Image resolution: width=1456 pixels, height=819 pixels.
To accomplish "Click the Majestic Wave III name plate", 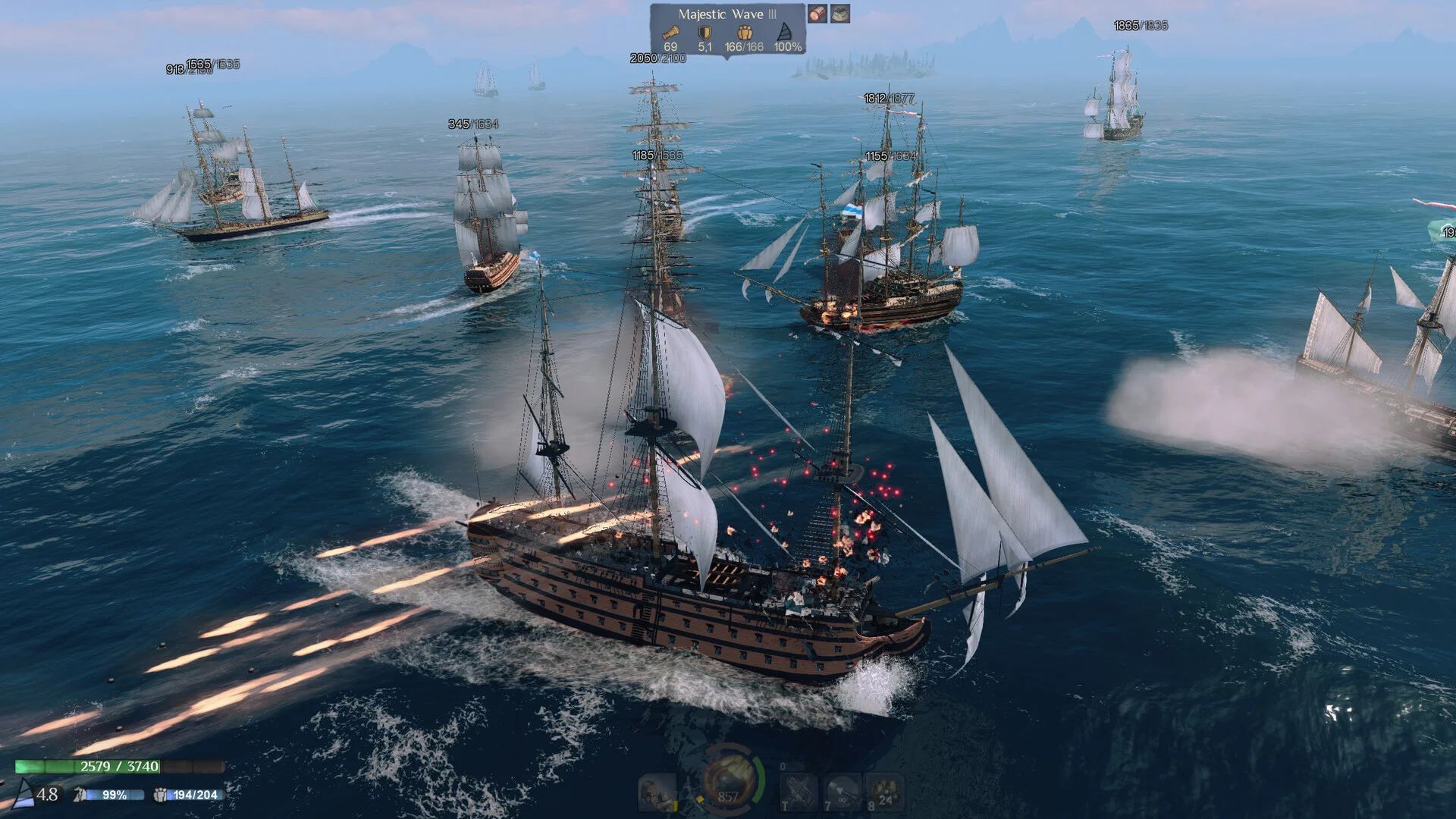I will click(x=726, y=14).
